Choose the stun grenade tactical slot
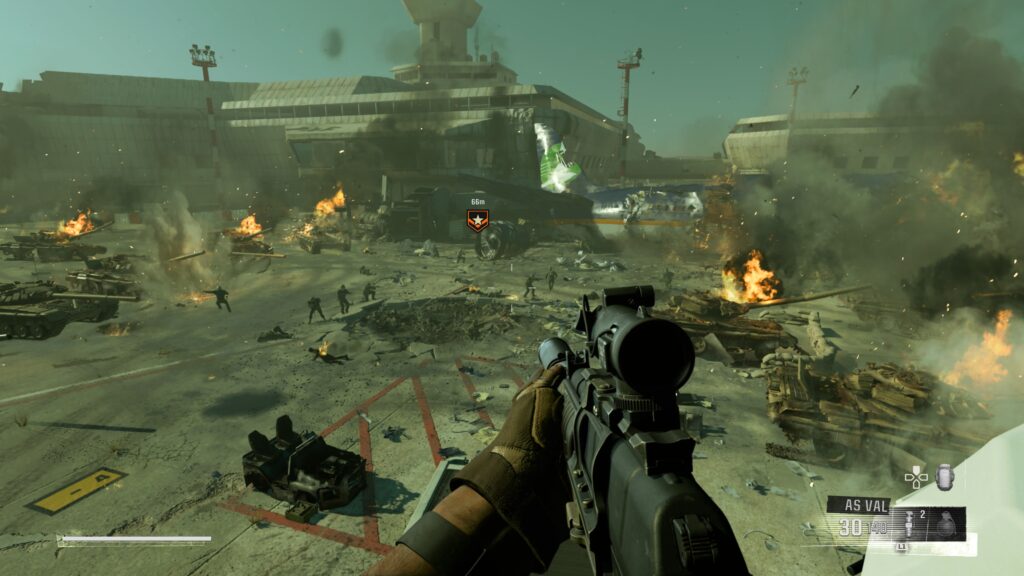 [x=910, y=525]
